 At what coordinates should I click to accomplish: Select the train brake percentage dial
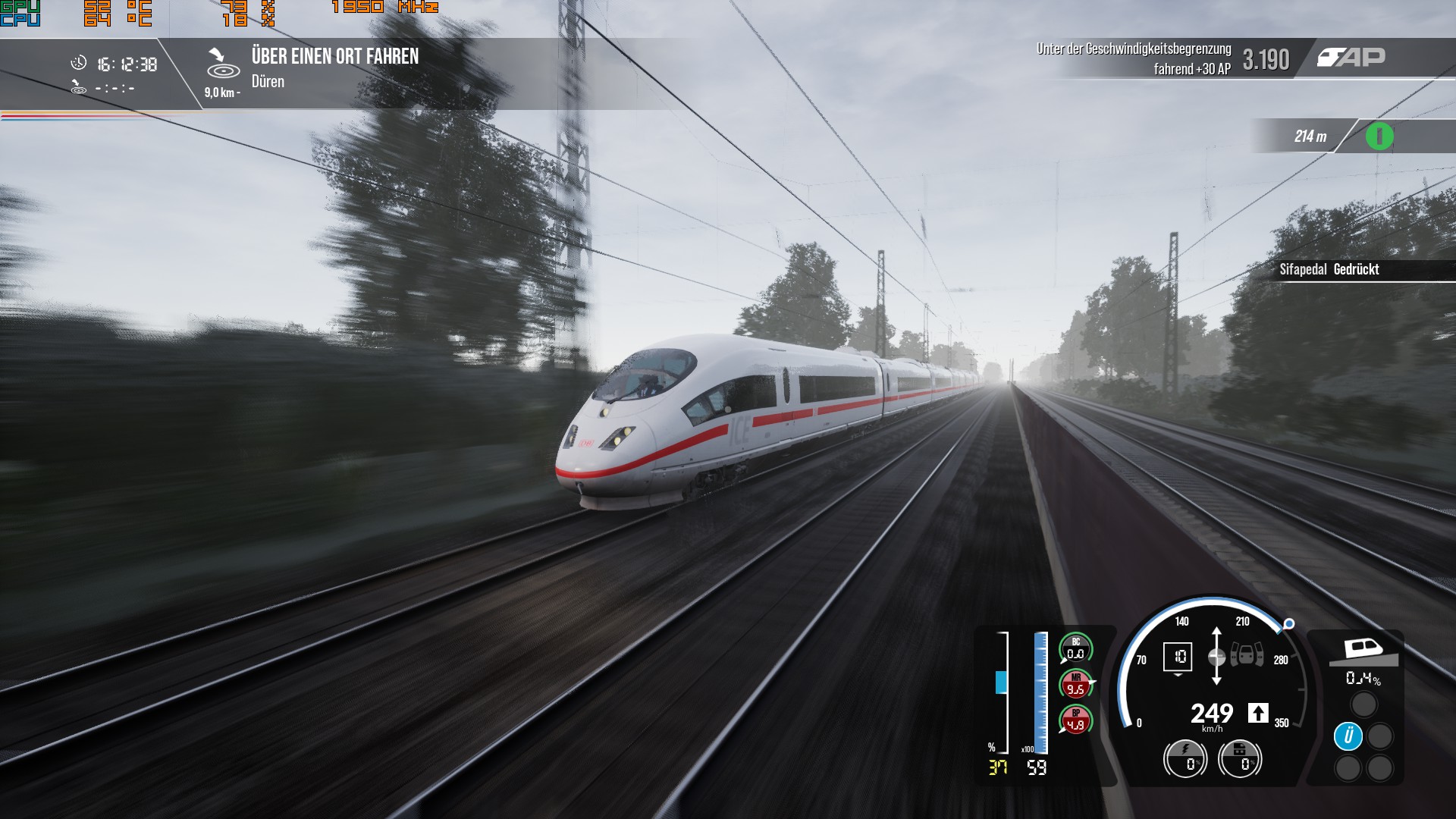(x=1240, y=758)
